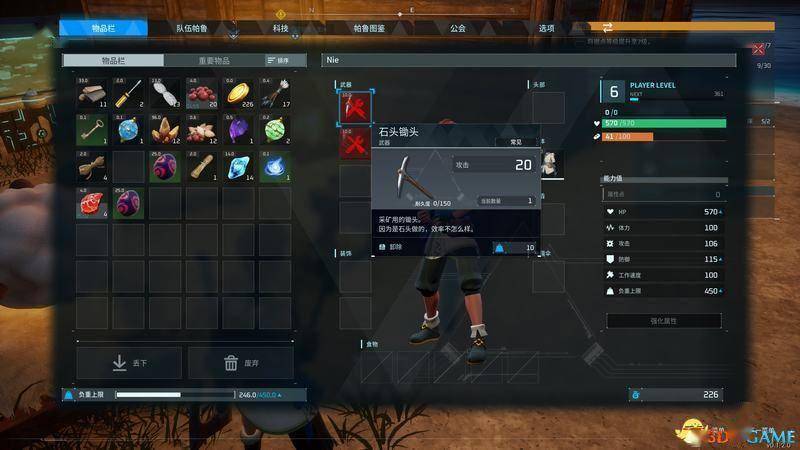The height and width of the screenshot is (450, 800).
Task: Open the 选项 options tab
Action: pos(546,29)
